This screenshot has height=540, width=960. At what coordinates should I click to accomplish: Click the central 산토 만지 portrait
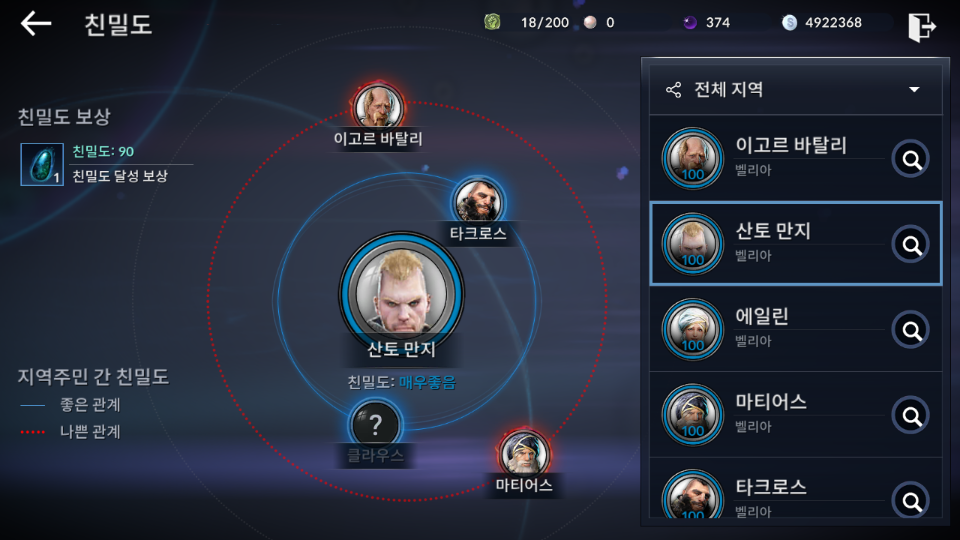401,290
